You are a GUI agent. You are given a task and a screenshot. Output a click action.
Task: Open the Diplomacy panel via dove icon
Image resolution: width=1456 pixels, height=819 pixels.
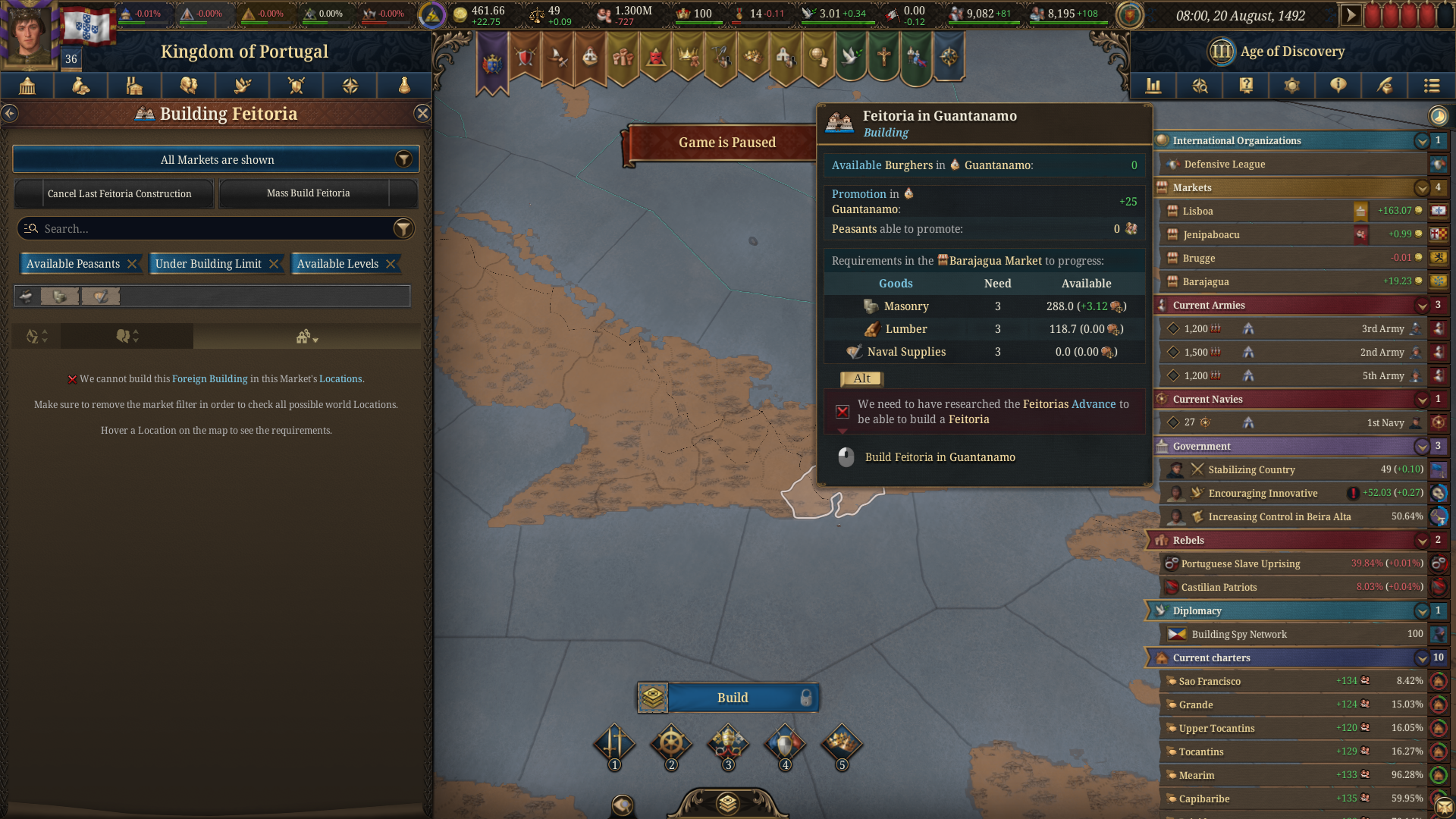coord(243,86)
